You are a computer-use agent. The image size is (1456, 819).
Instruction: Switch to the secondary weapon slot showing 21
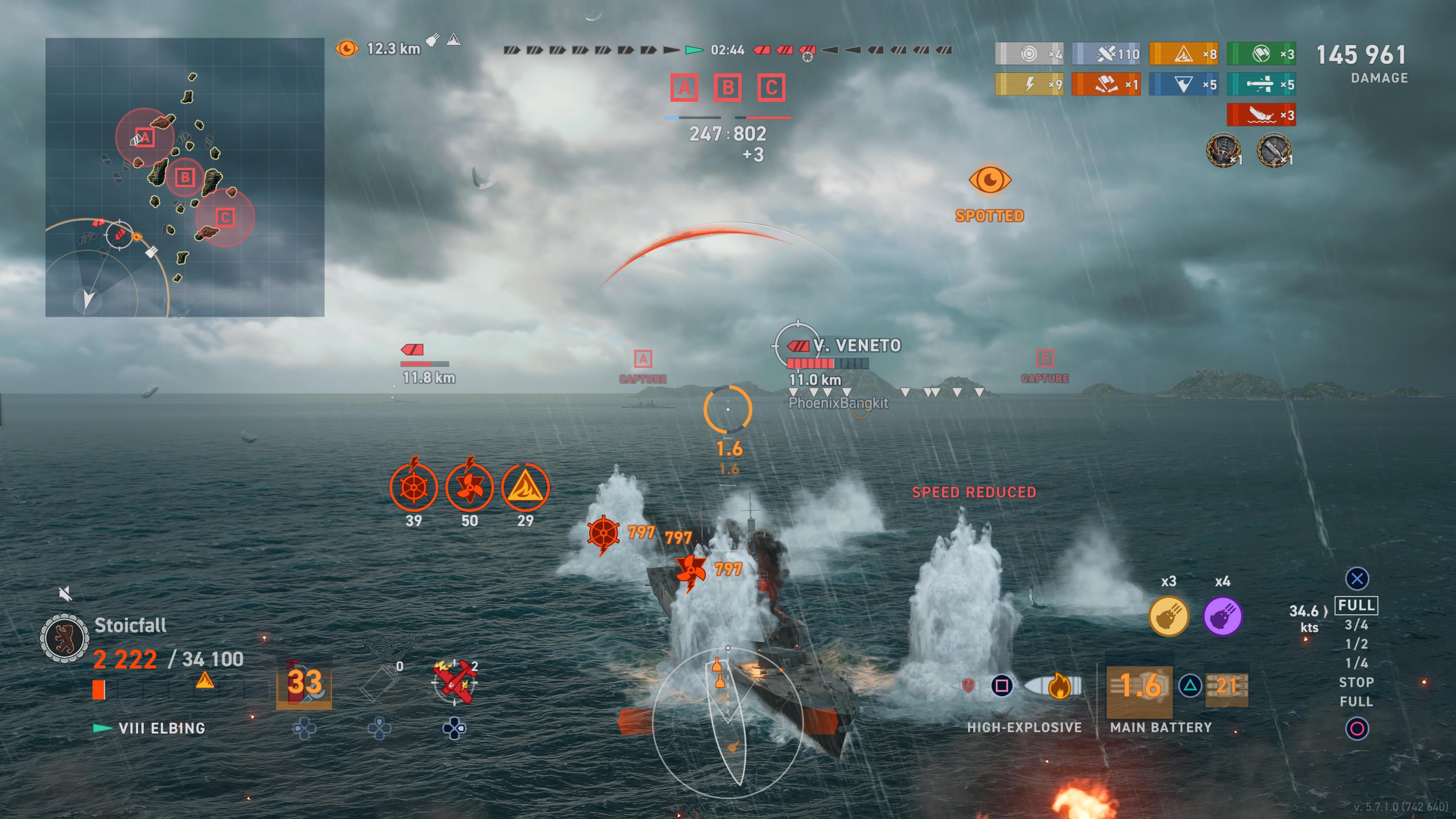tap(1227, 686)
